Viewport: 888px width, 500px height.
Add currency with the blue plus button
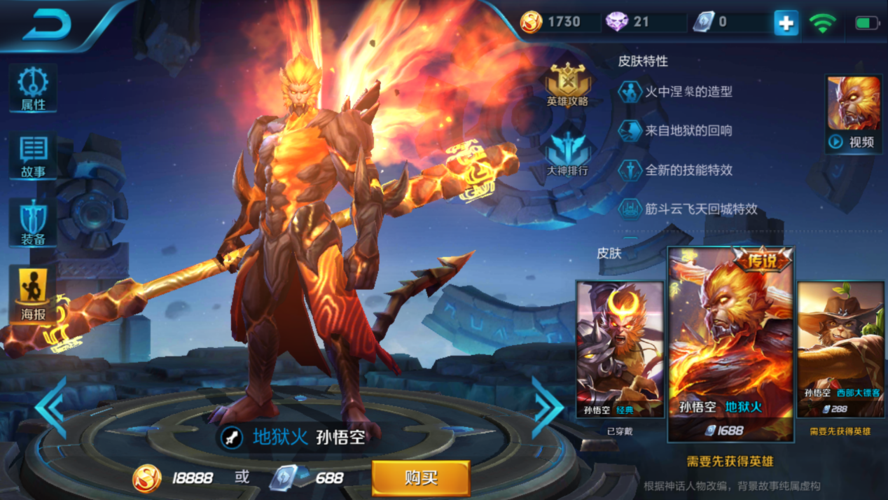[786, 22]
